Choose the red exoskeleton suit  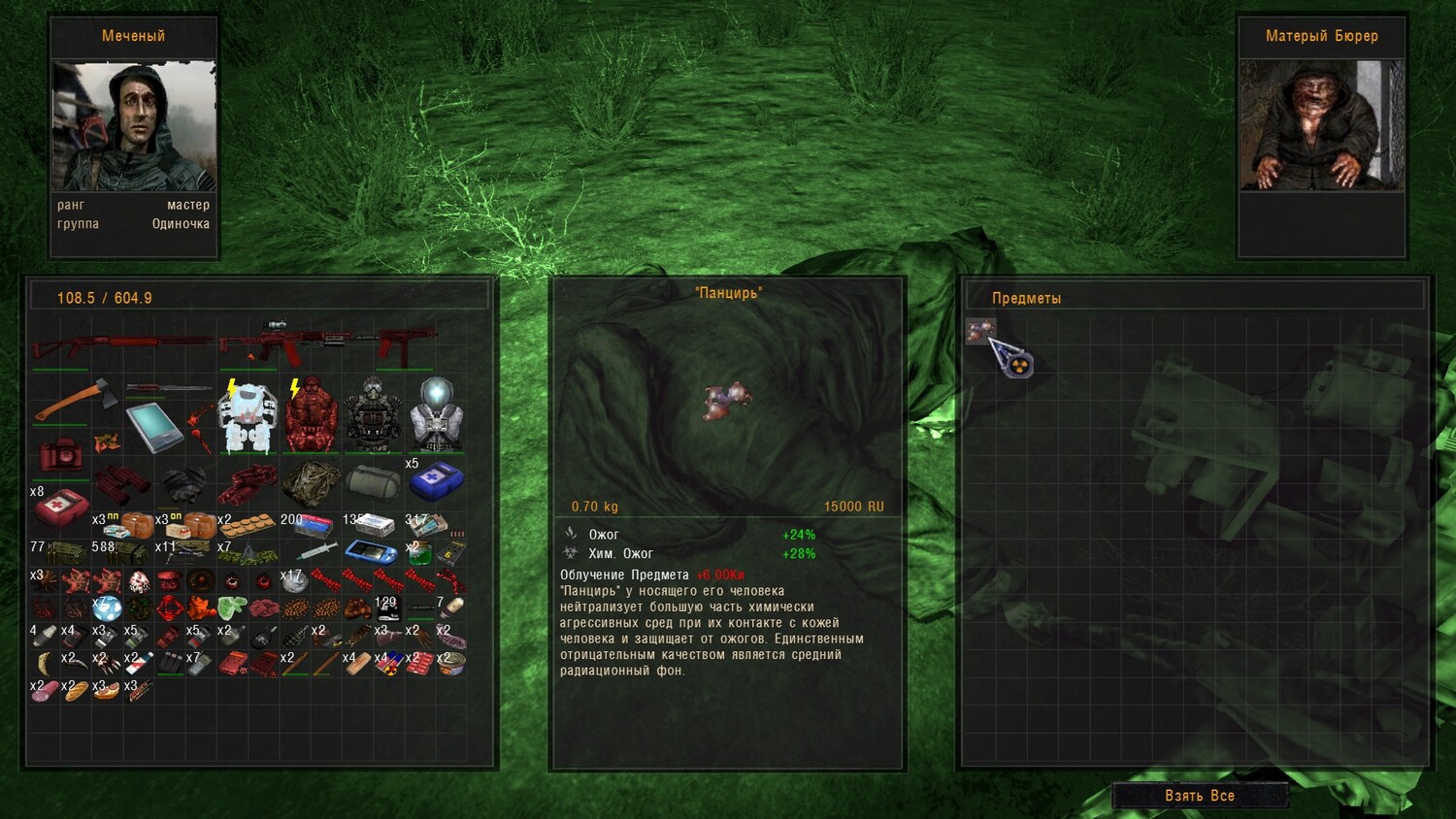pyautogui.click(x=311, y=417)
